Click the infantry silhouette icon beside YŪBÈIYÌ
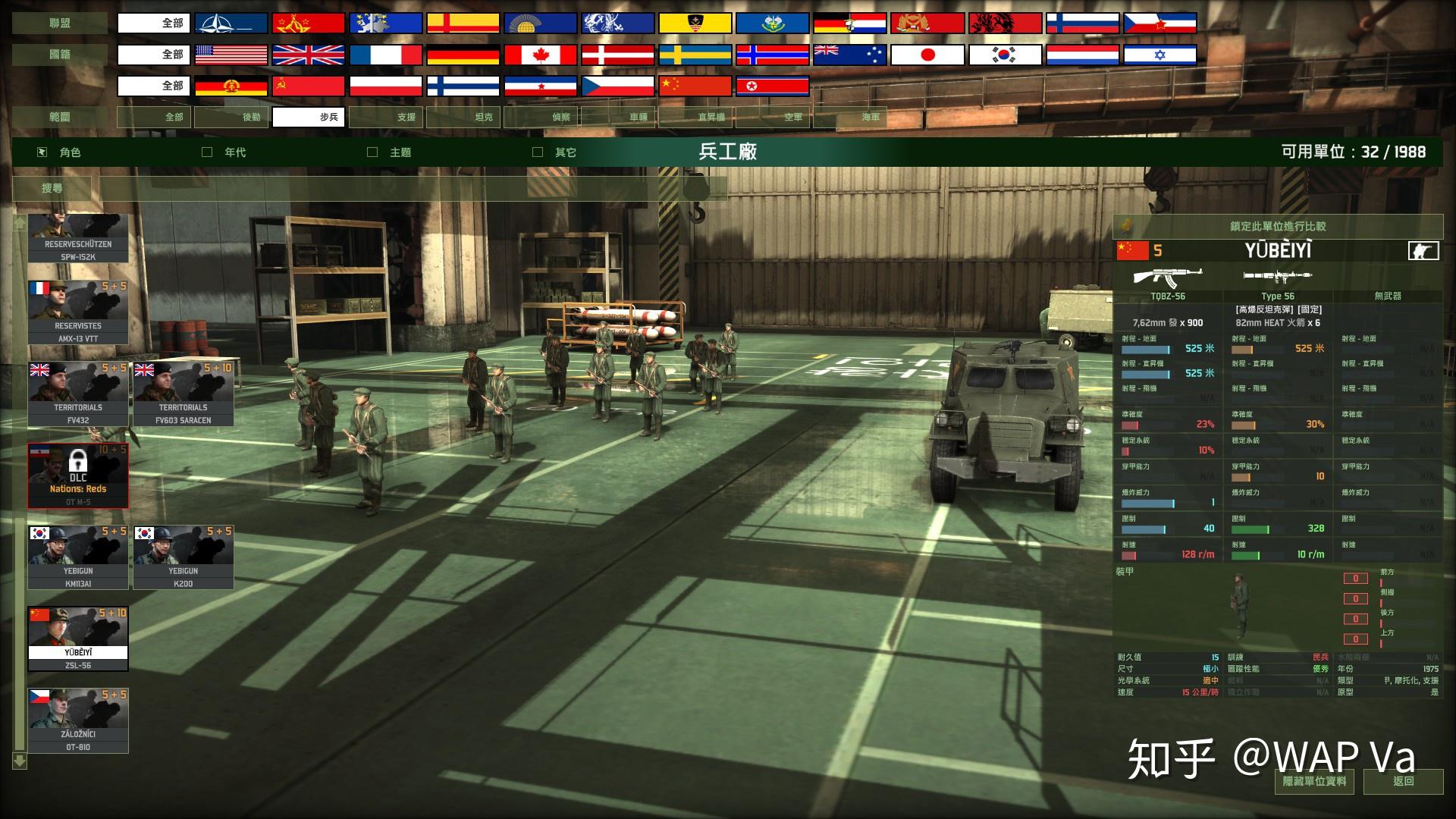Viewport: 1456px width, 819px height. [x=1424, y=251]
